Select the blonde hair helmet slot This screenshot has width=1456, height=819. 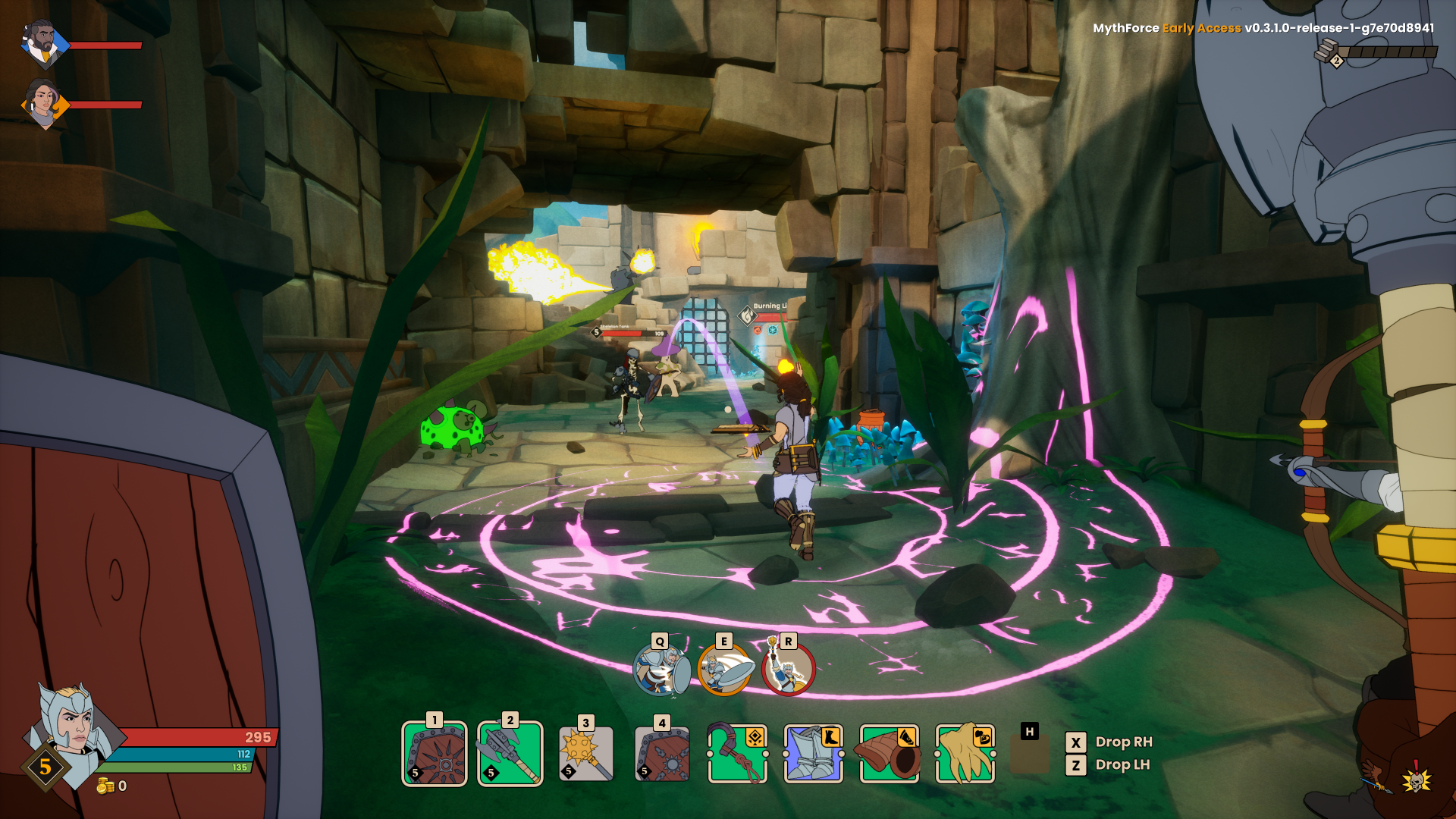coord(965,754)
